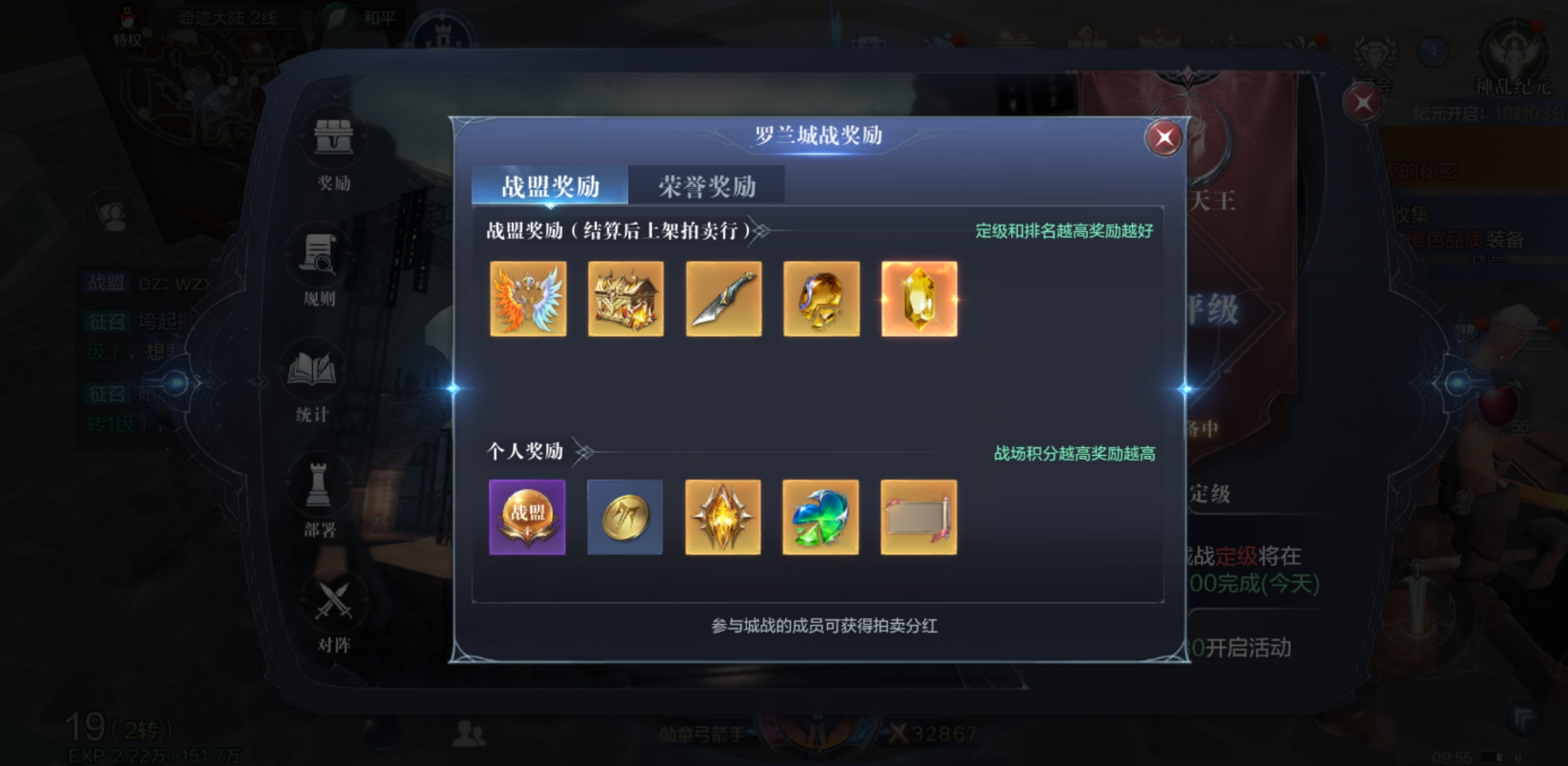Switch to the 荣誉奖励 tab
The height and width of the screenshot is (766, 1568).
[x=707, y=184]
